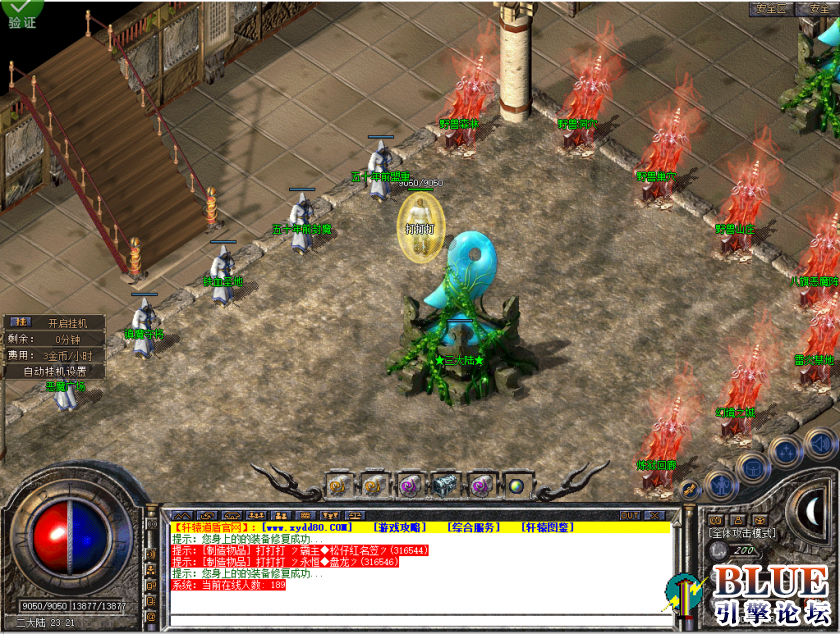Screen dimensions: 840x634
Task: Select the treasure chest hotbar slot
Action: tap(443, 486)
